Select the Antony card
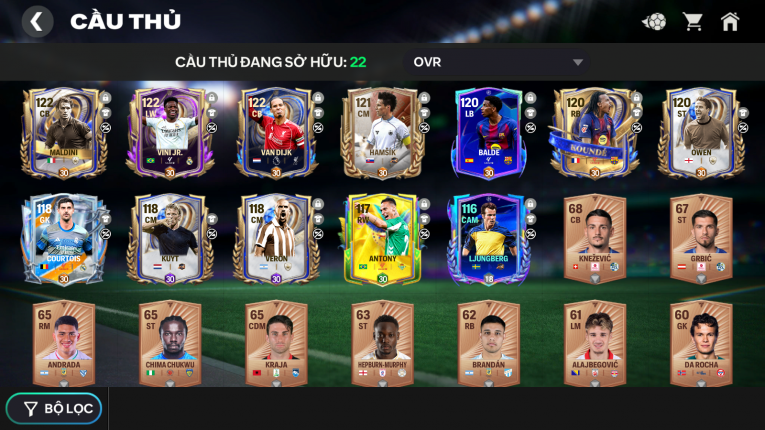Image resolution: width=765 pixels, height=430 pixels. (382, 238)
